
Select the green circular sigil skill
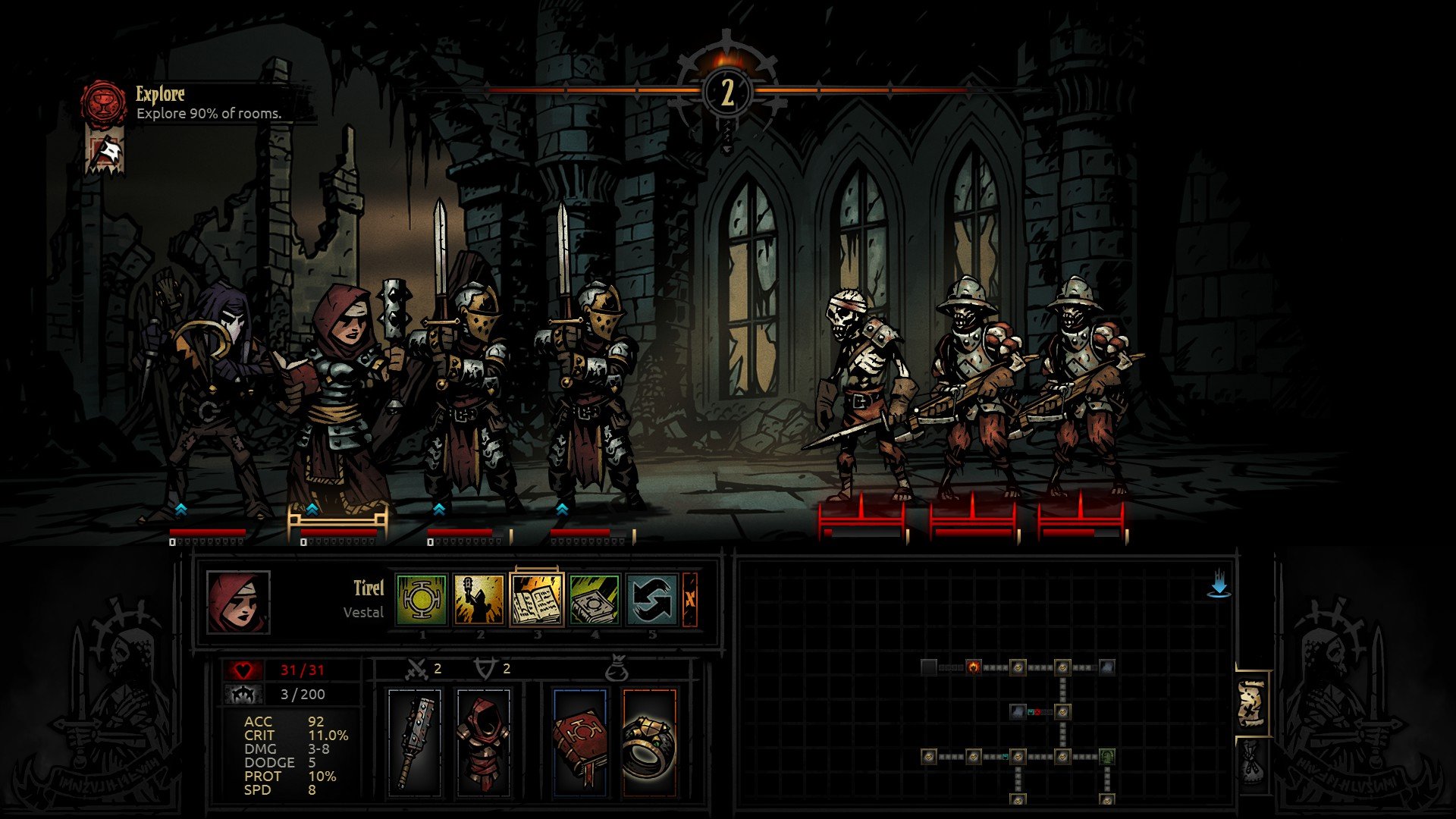tap(422, 599)
